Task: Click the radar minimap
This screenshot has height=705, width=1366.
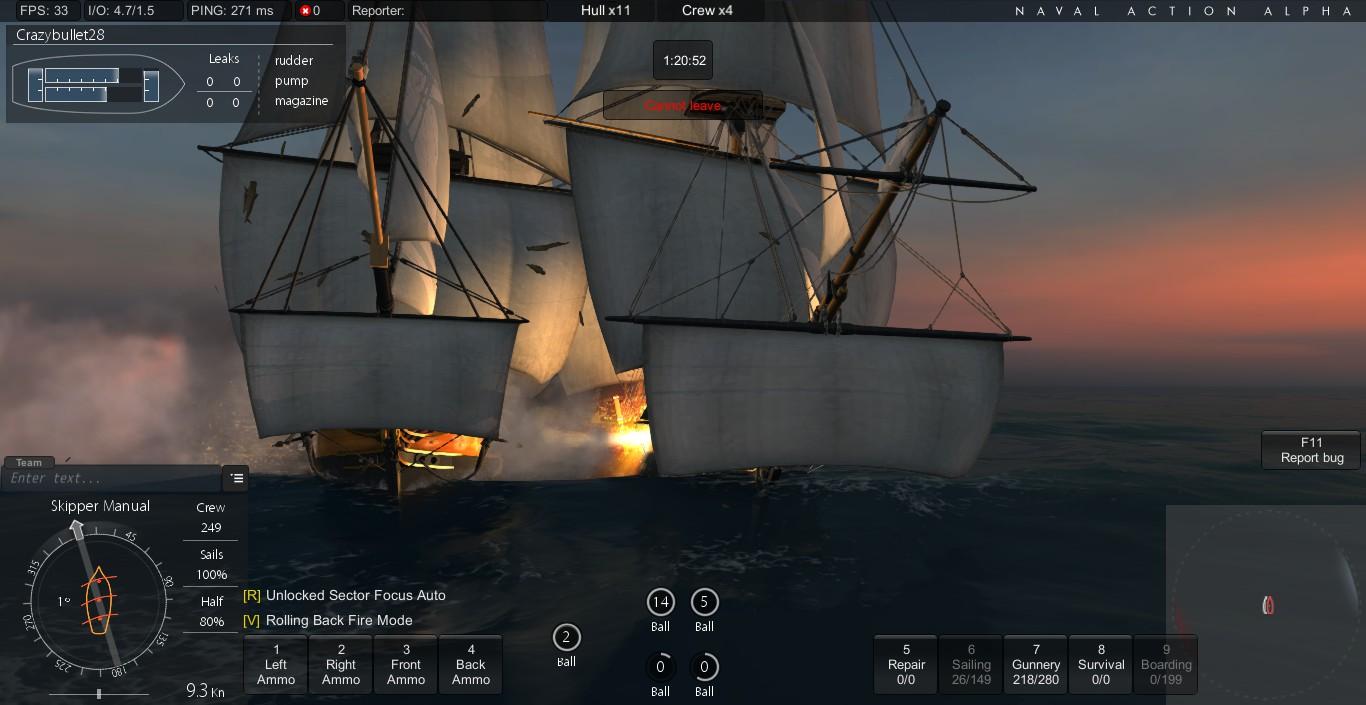Action: pos(1267,604)
